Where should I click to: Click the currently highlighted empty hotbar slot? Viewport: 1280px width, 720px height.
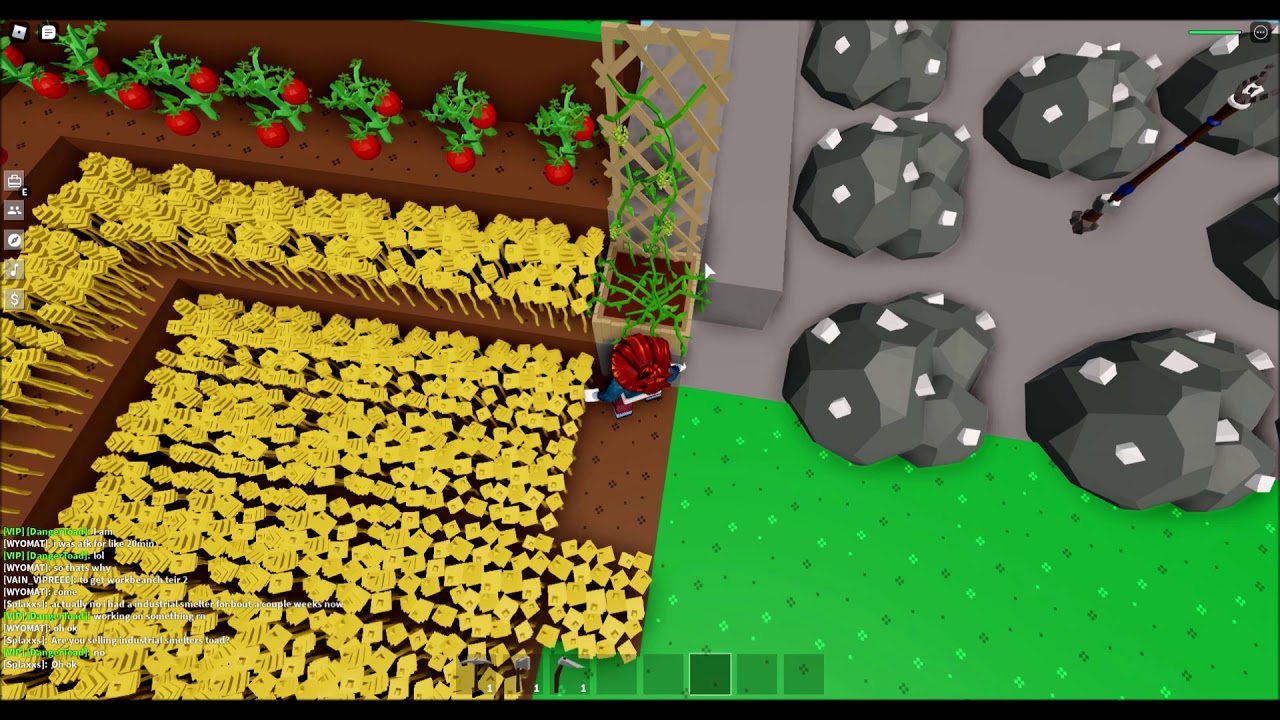coord(709,672)
